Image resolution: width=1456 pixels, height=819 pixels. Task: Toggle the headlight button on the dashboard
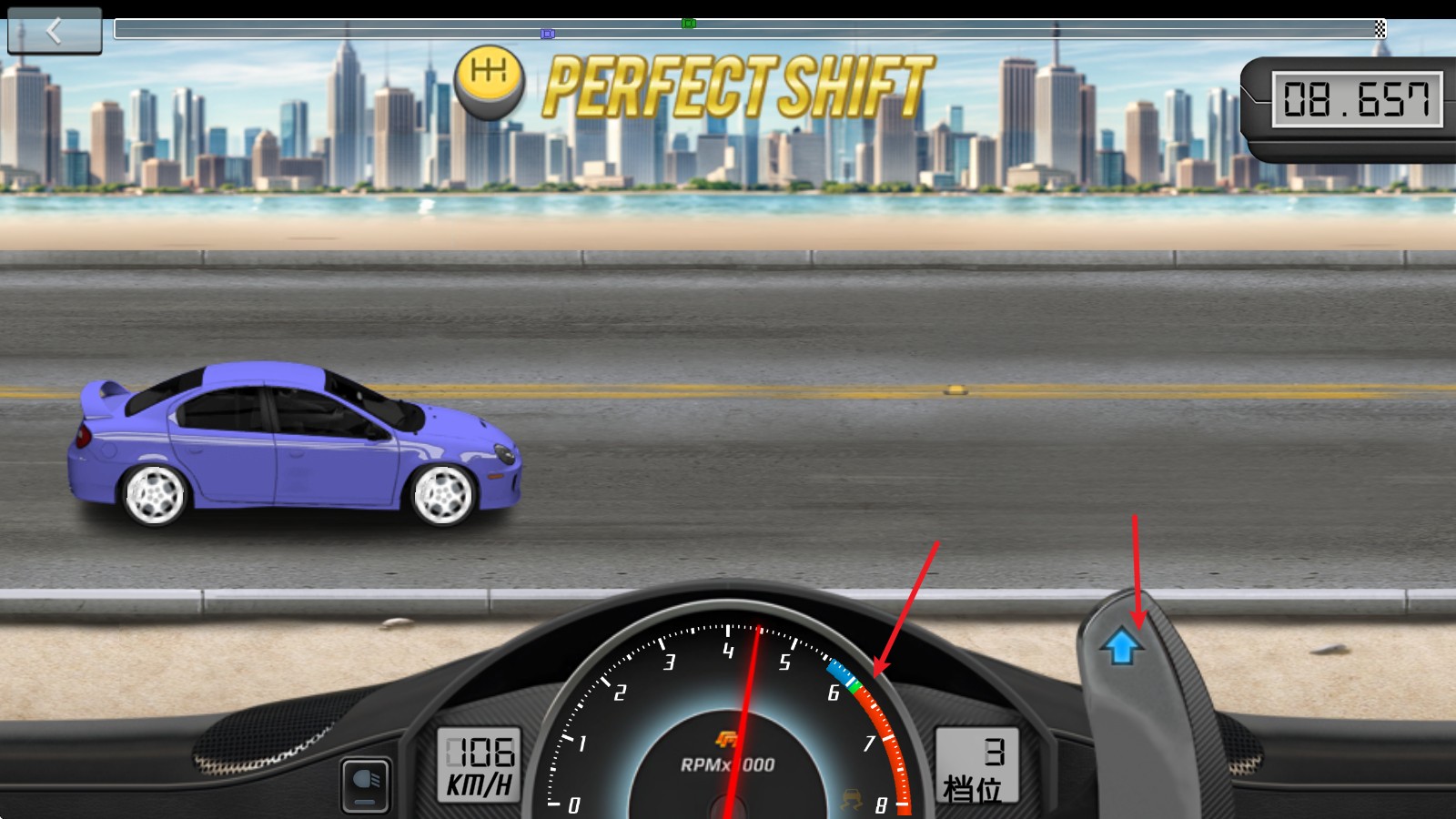pos(366,784)
